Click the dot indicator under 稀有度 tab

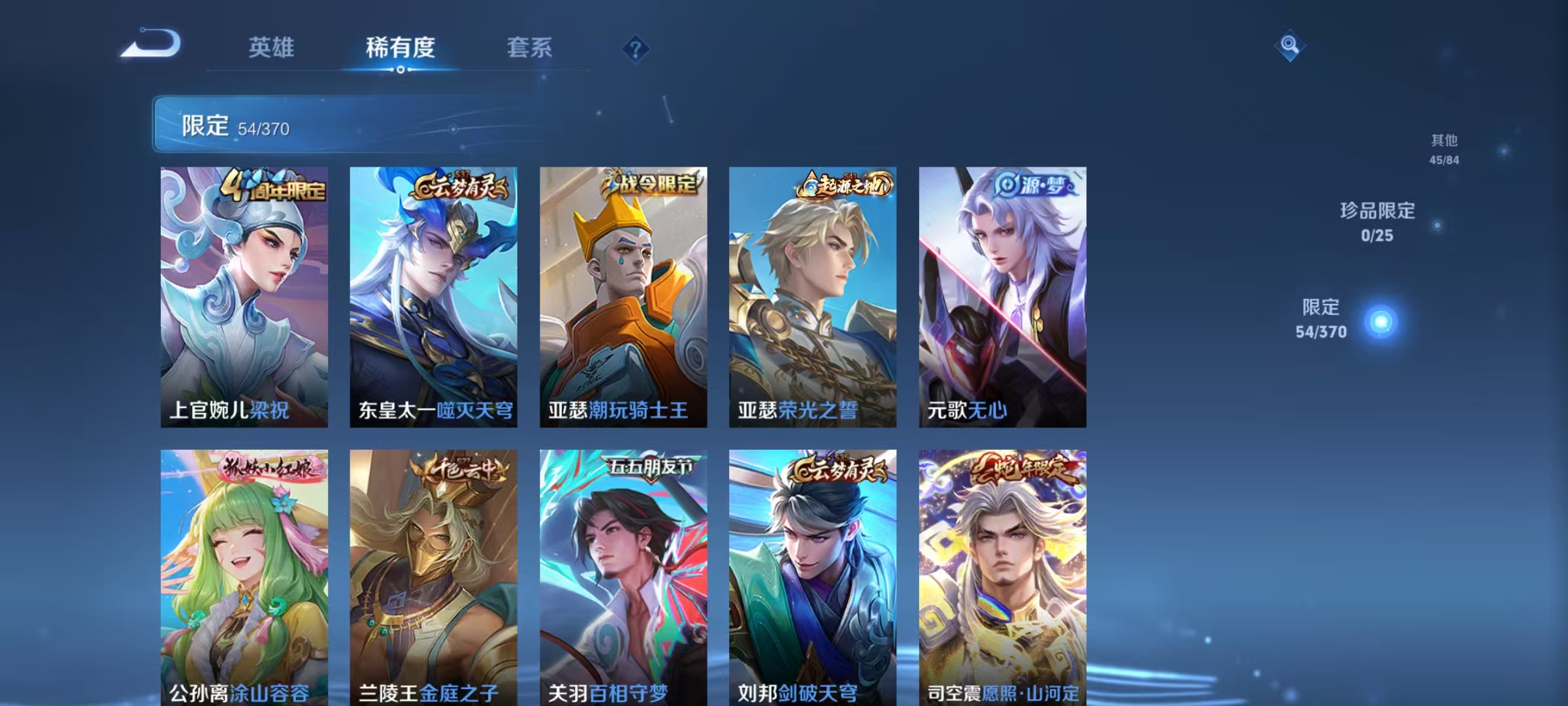pyautogui.click(x=400, y=71)
